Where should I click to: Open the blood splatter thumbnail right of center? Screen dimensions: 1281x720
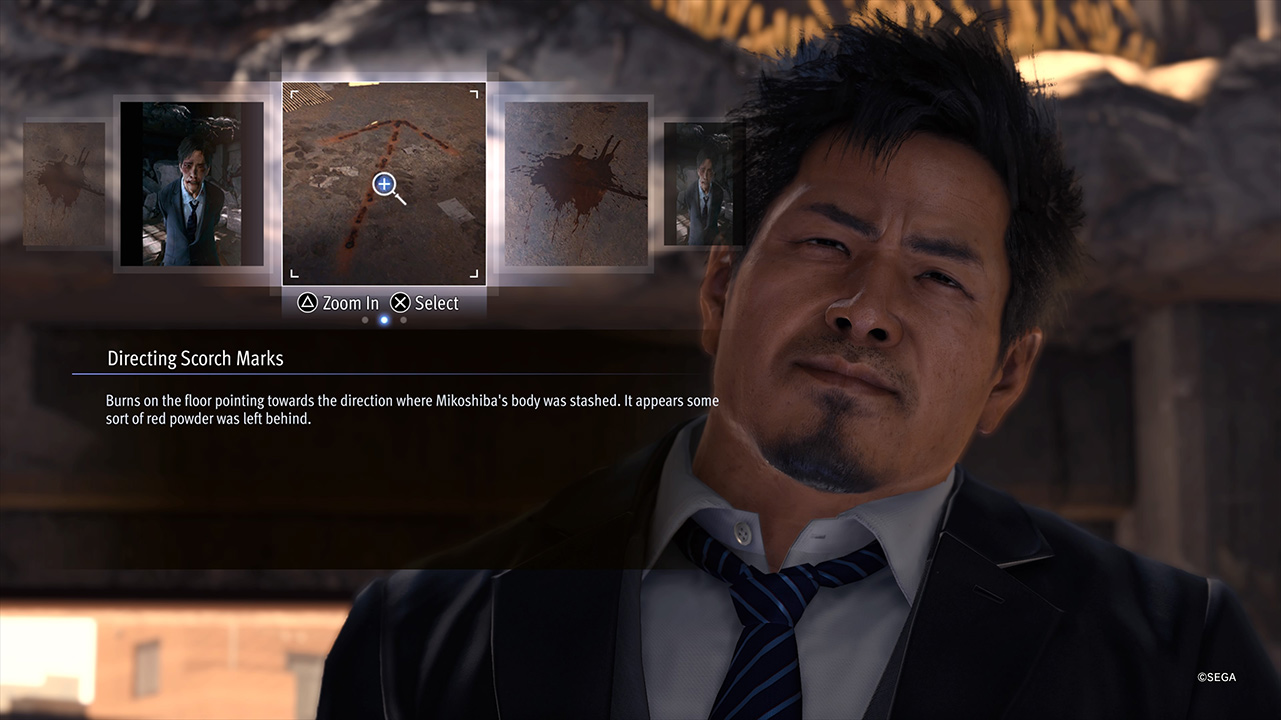coord(576,184)
